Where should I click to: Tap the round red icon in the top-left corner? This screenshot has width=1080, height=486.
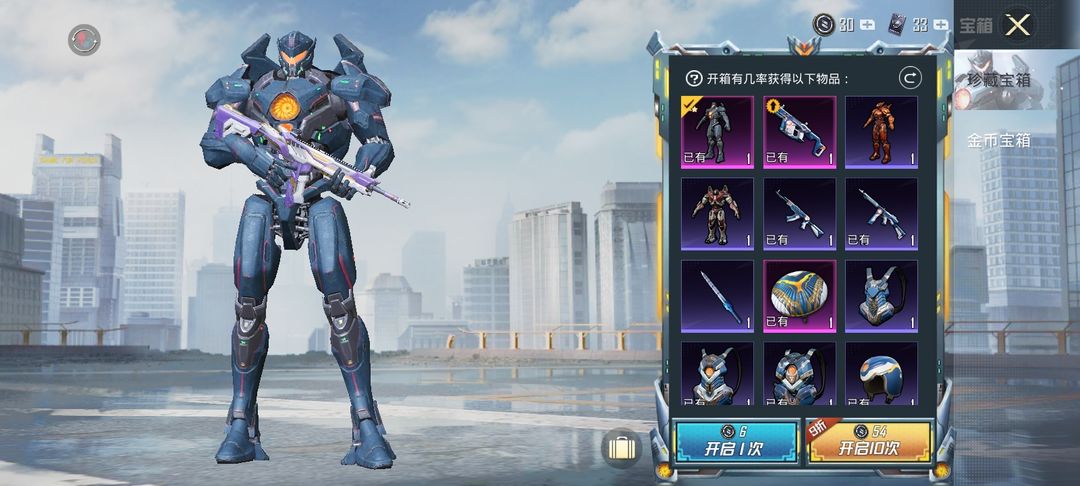[84, 39]
